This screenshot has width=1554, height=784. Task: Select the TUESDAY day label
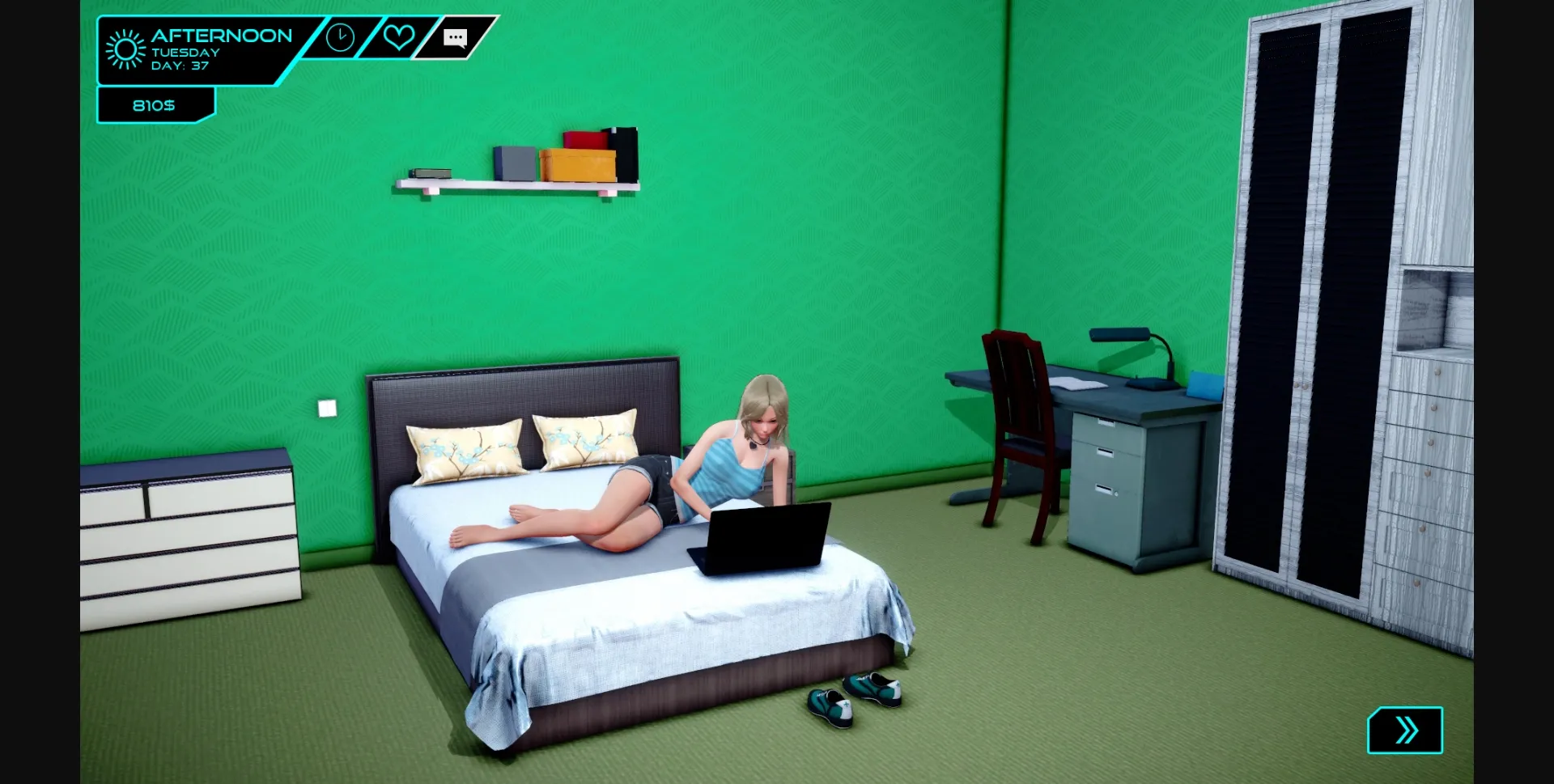coord(185,52)
